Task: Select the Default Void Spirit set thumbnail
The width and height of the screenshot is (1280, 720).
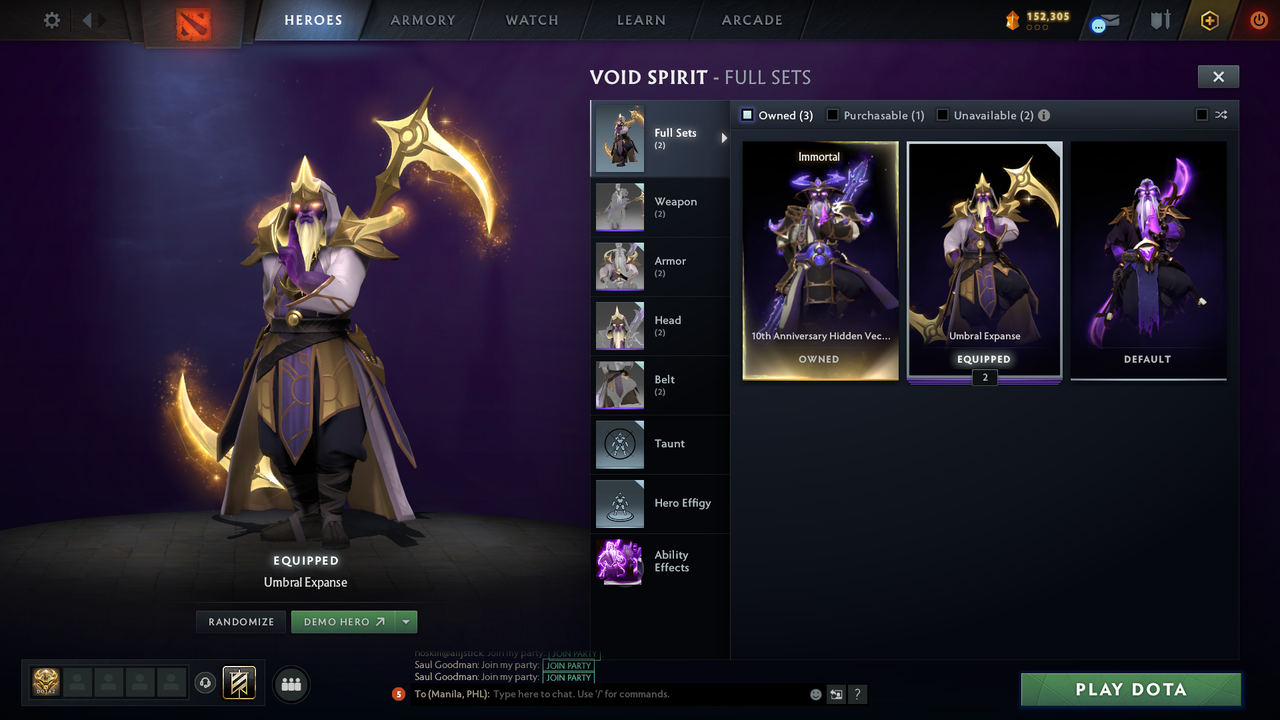Action: tap(1147, 260)
